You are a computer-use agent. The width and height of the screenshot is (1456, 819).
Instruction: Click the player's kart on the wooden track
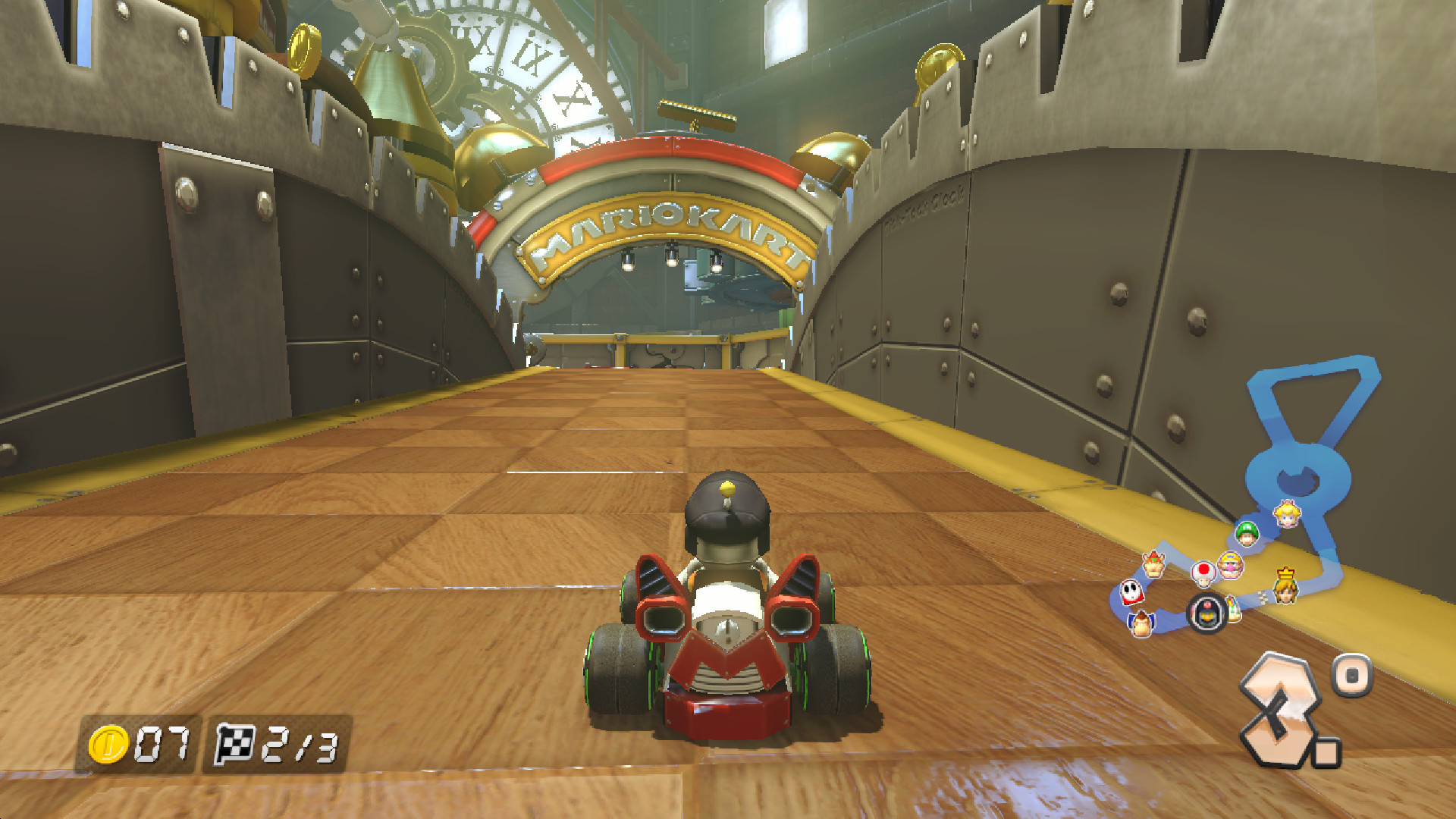click(724, 629)
